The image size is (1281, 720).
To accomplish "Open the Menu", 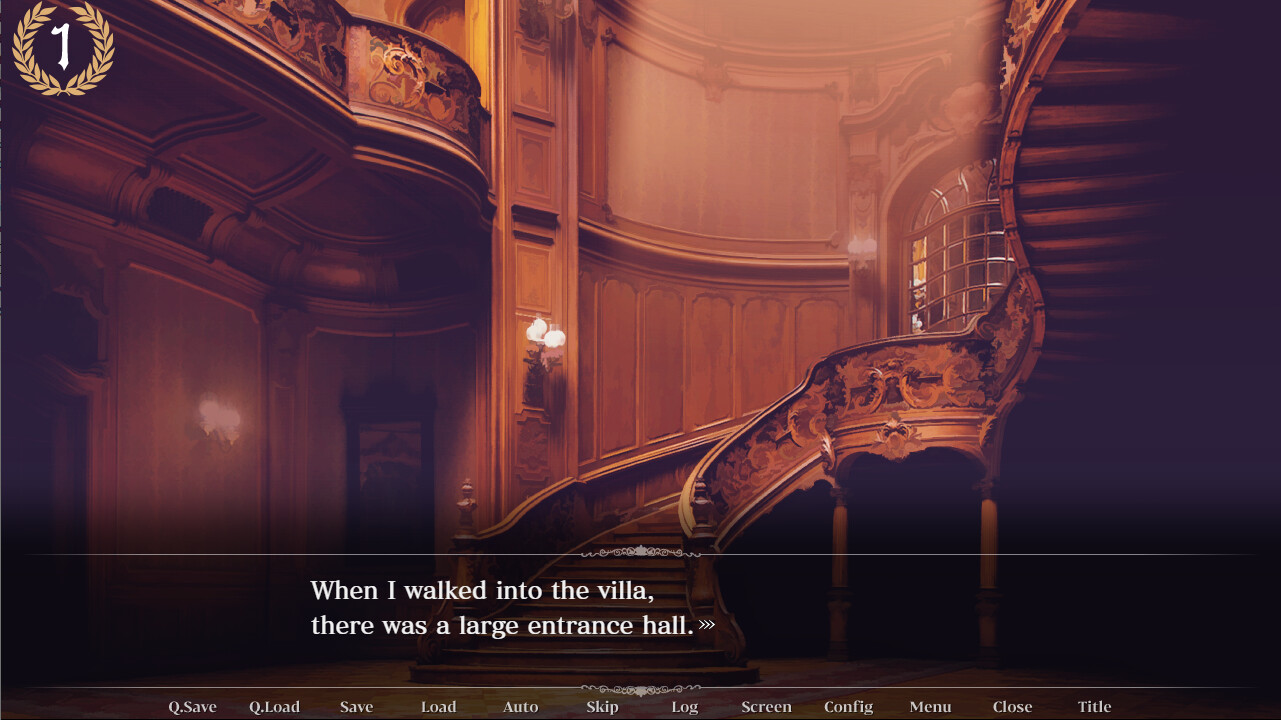I will pos(930,707).
